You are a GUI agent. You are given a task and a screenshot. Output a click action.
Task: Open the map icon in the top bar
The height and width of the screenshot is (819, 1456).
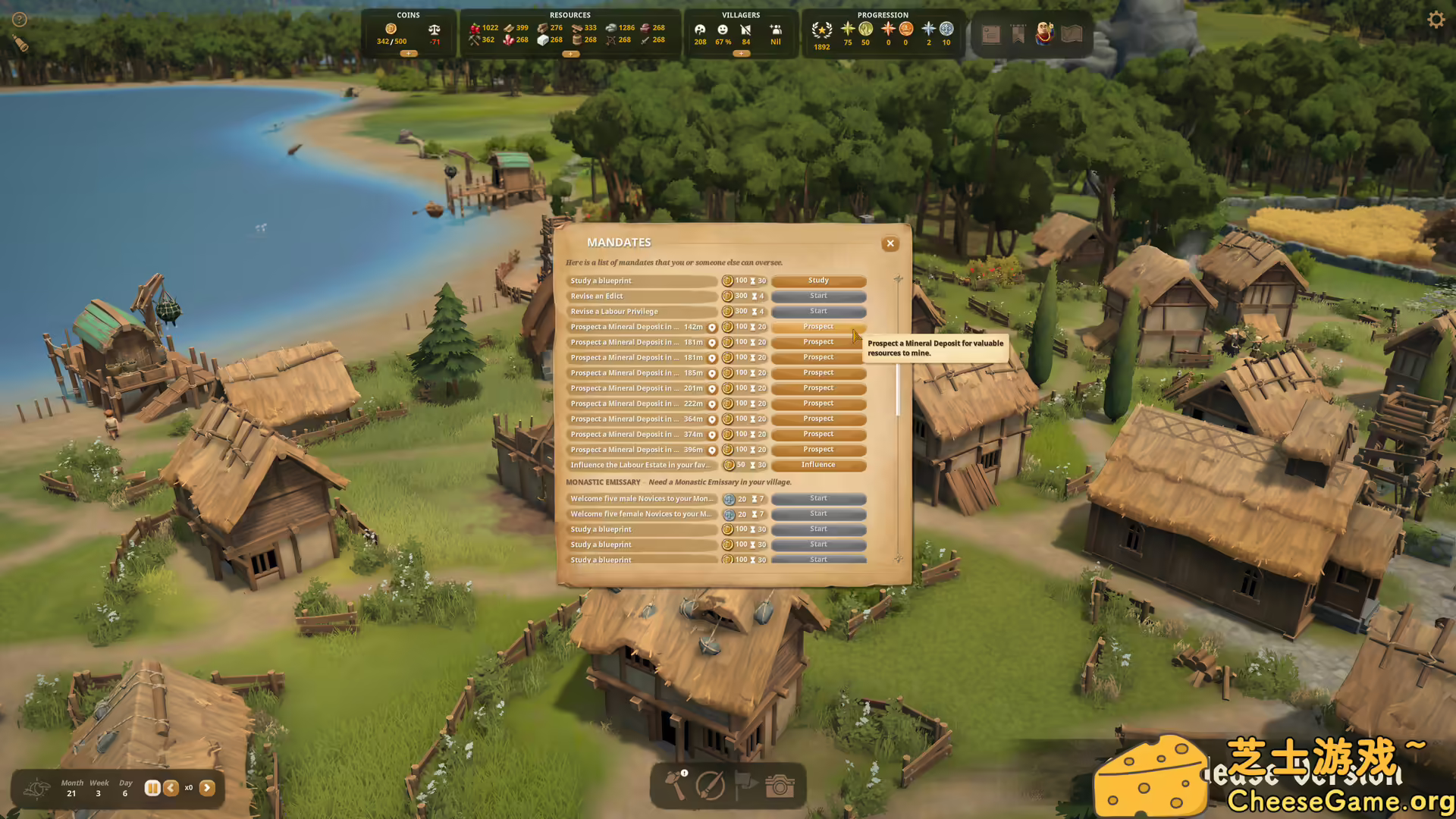coord(1072,34)
